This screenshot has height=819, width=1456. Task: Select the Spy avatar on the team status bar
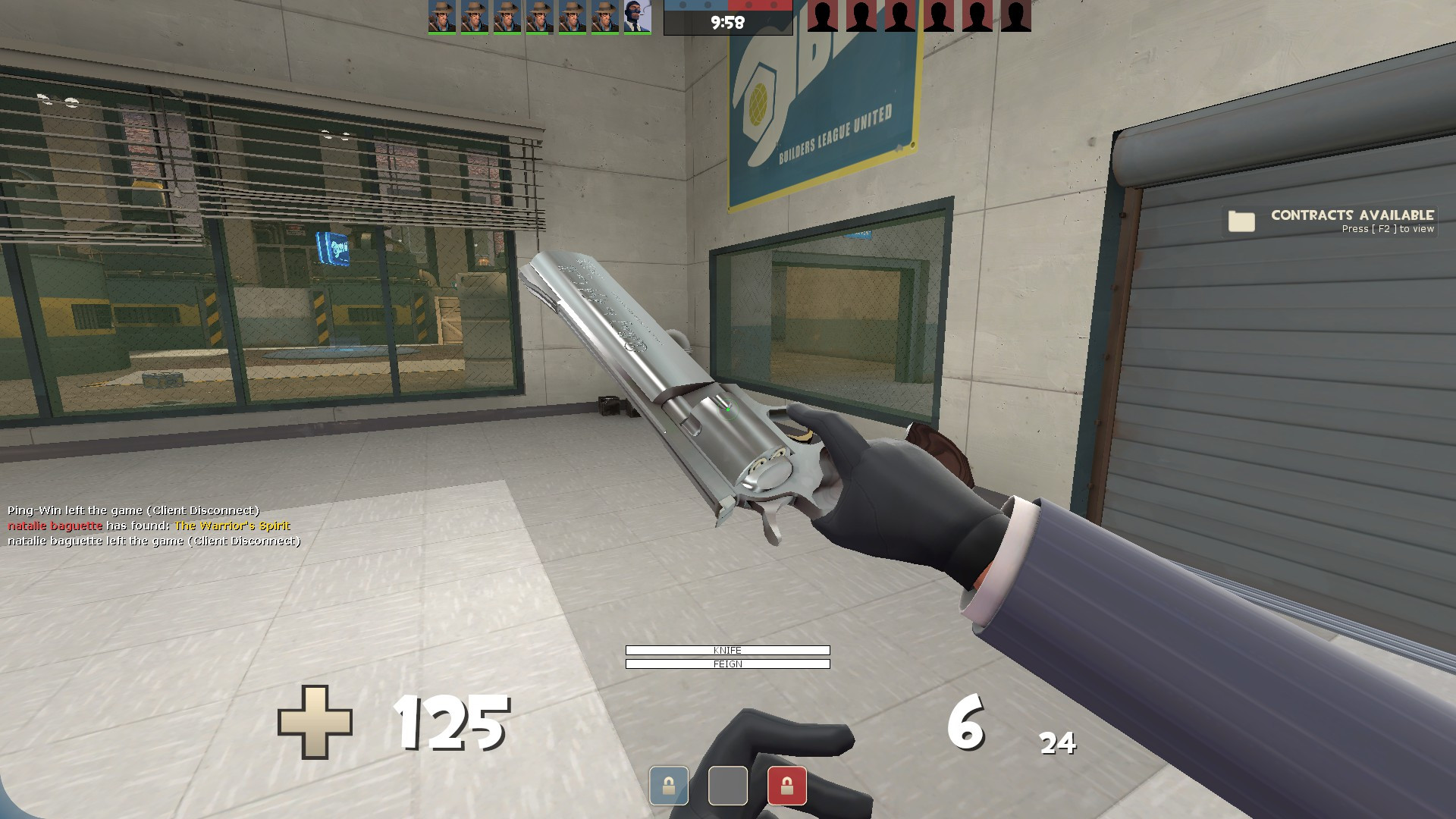637,17
